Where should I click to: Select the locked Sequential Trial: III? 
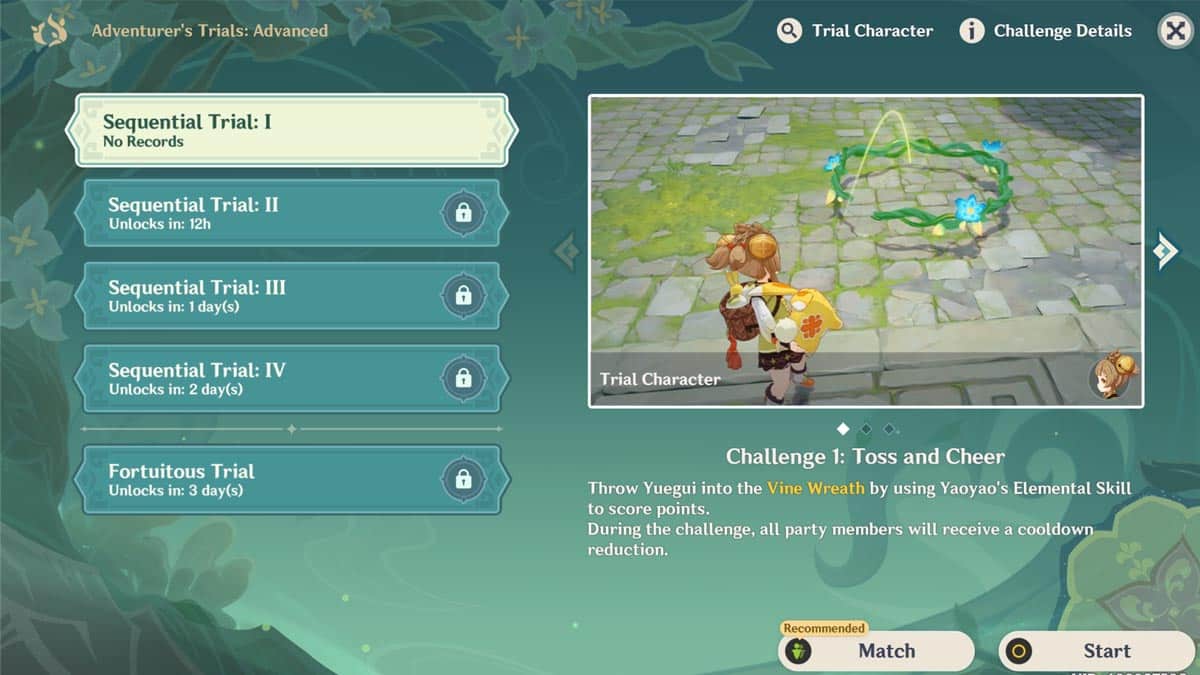290,295
